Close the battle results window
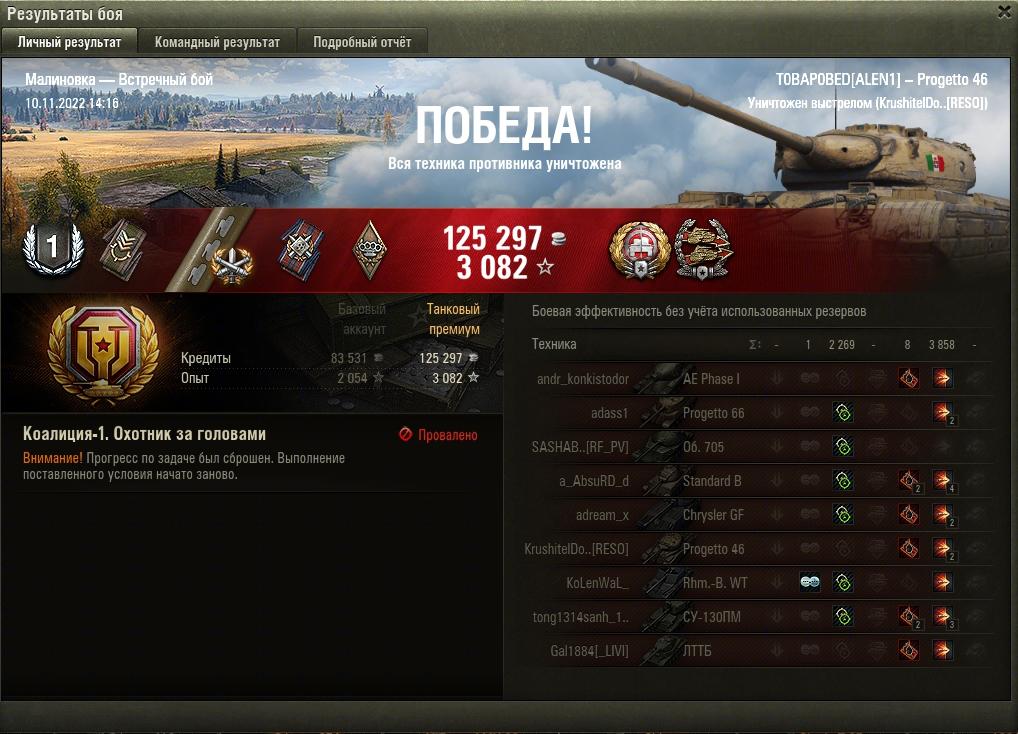The height and width of the screenshot is (734, 1018). [x=1004, y=12]
